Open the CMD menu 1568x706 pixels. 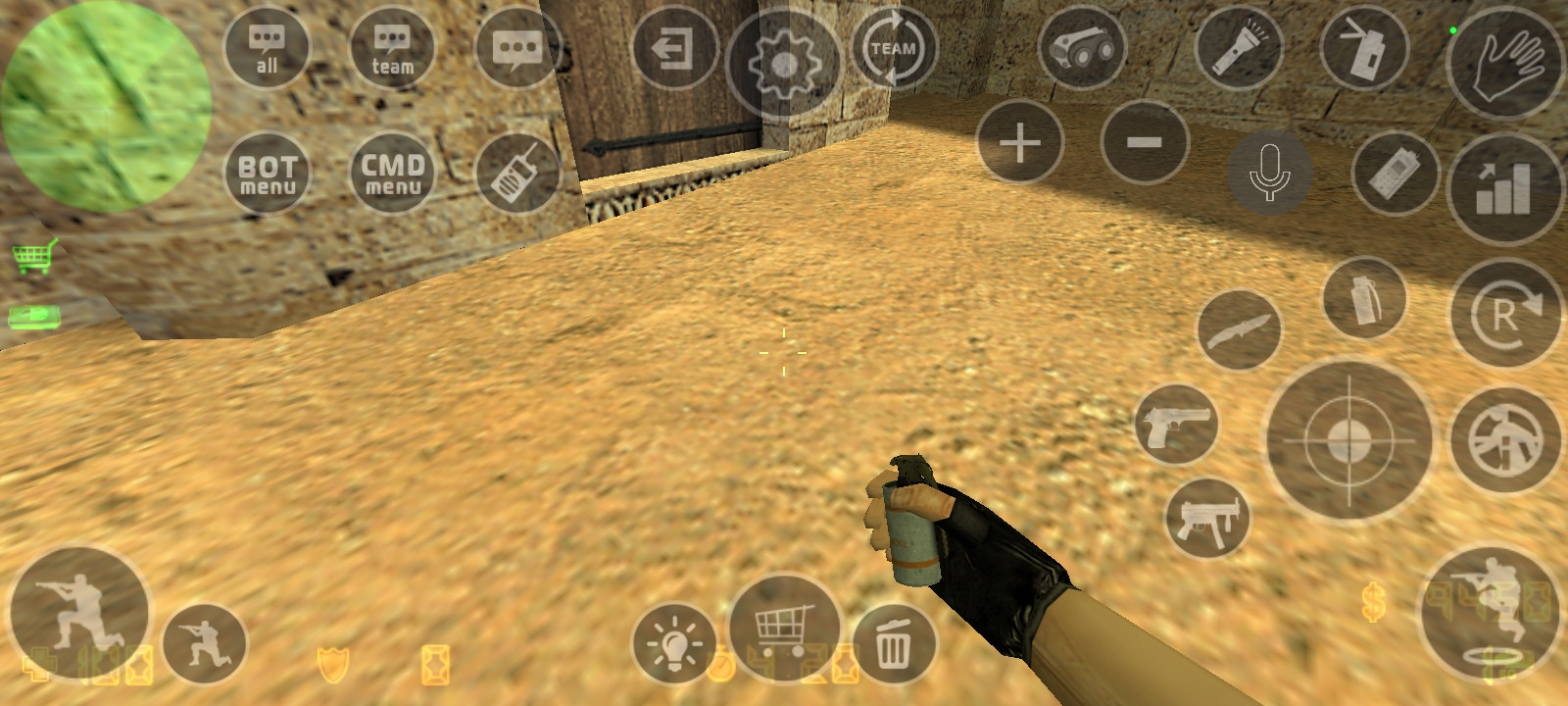point(391,174)
